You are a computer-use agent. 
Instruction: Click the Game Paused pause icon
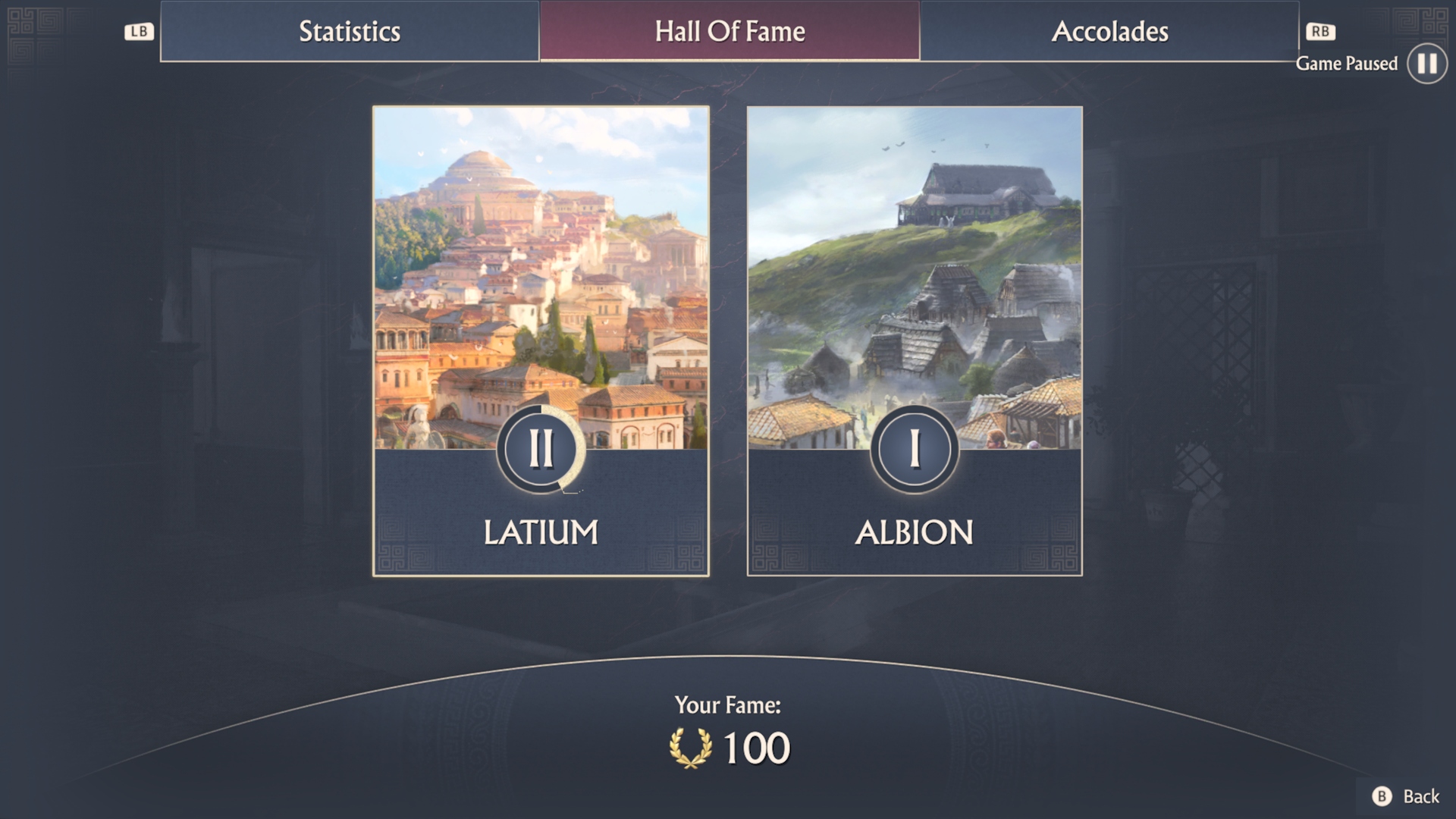coord(1426,64)
